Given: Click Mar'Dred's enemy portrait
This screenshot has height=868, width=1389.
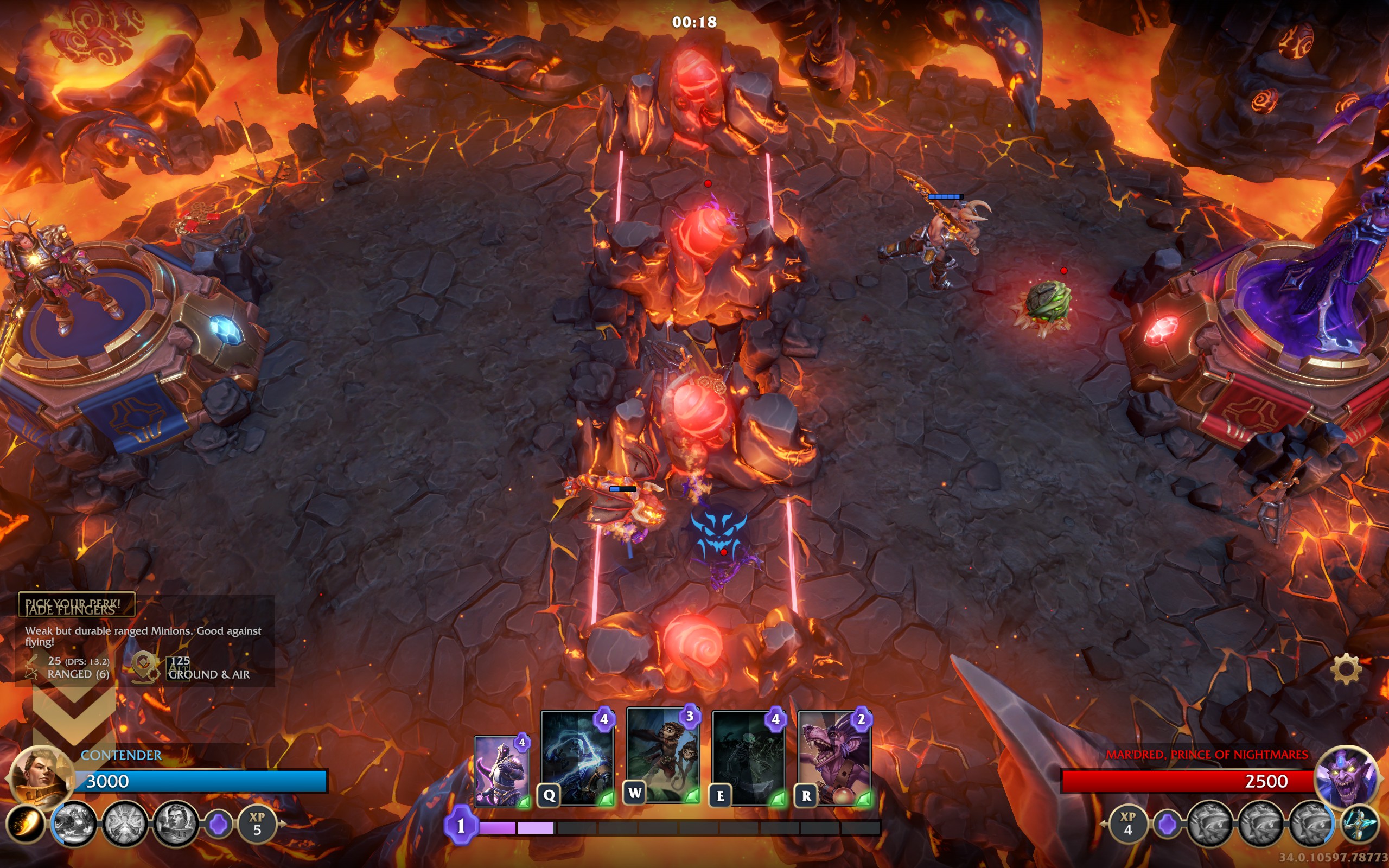Looking at the screenshot, I should tap(1346, 776).
